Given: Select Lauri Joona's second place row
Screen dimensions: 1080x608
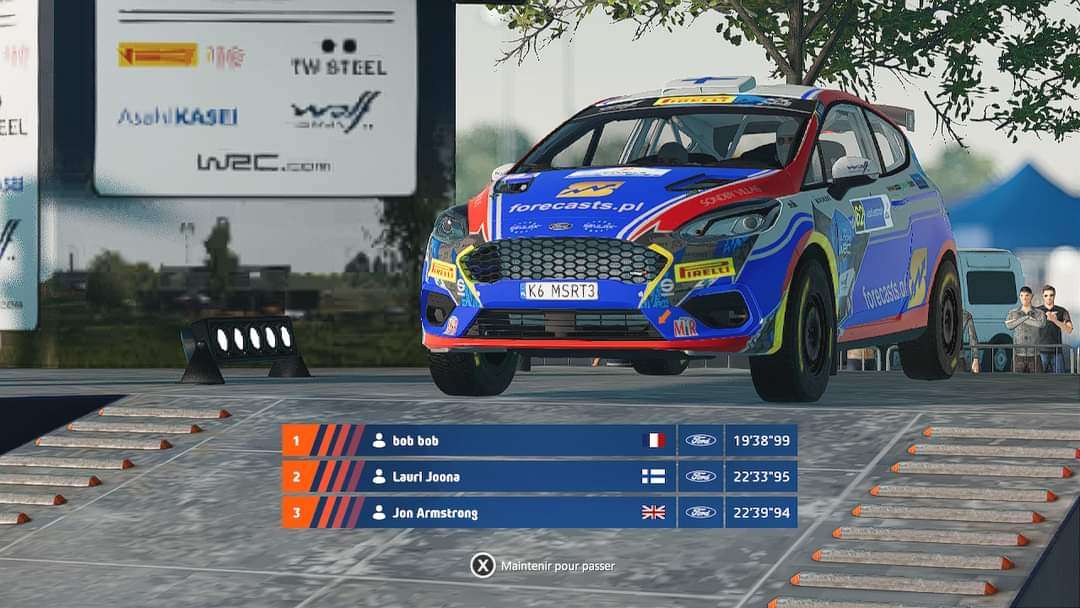Looking at the screenshot, I should (539, 476).
